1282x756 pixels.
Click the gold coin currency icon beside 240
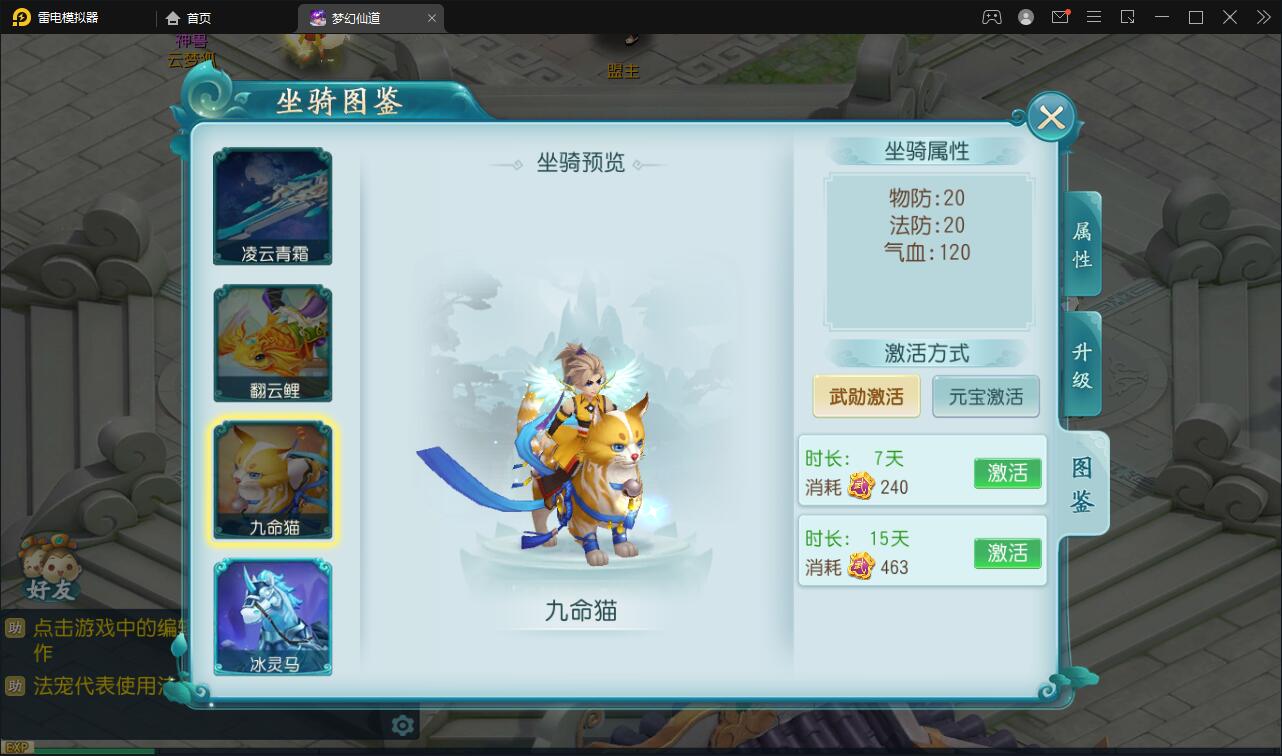pos(858,488)
